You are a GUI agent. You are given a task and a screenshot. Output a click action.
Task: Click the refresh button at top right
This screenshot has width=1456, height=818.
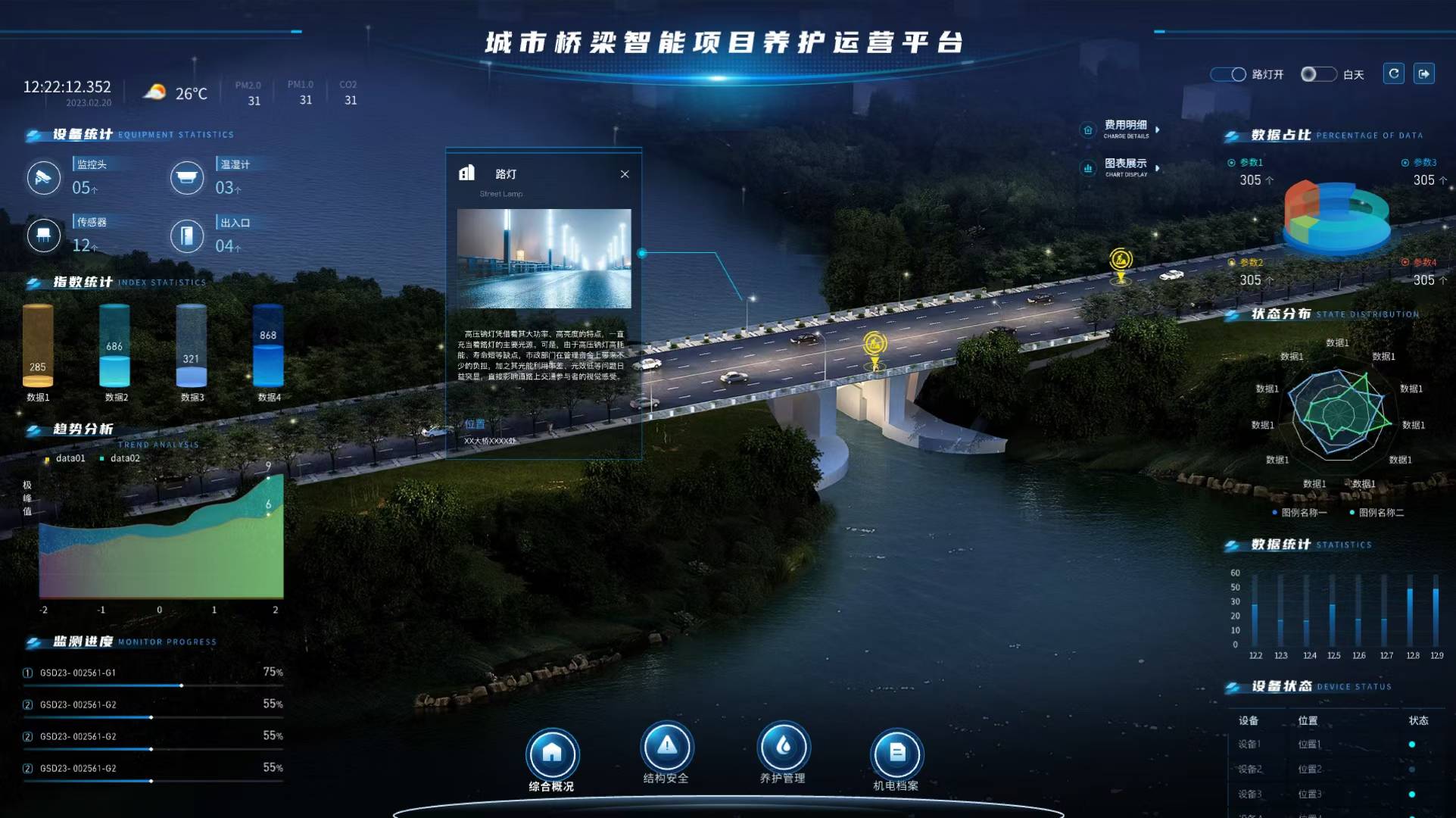[1394, 73]
